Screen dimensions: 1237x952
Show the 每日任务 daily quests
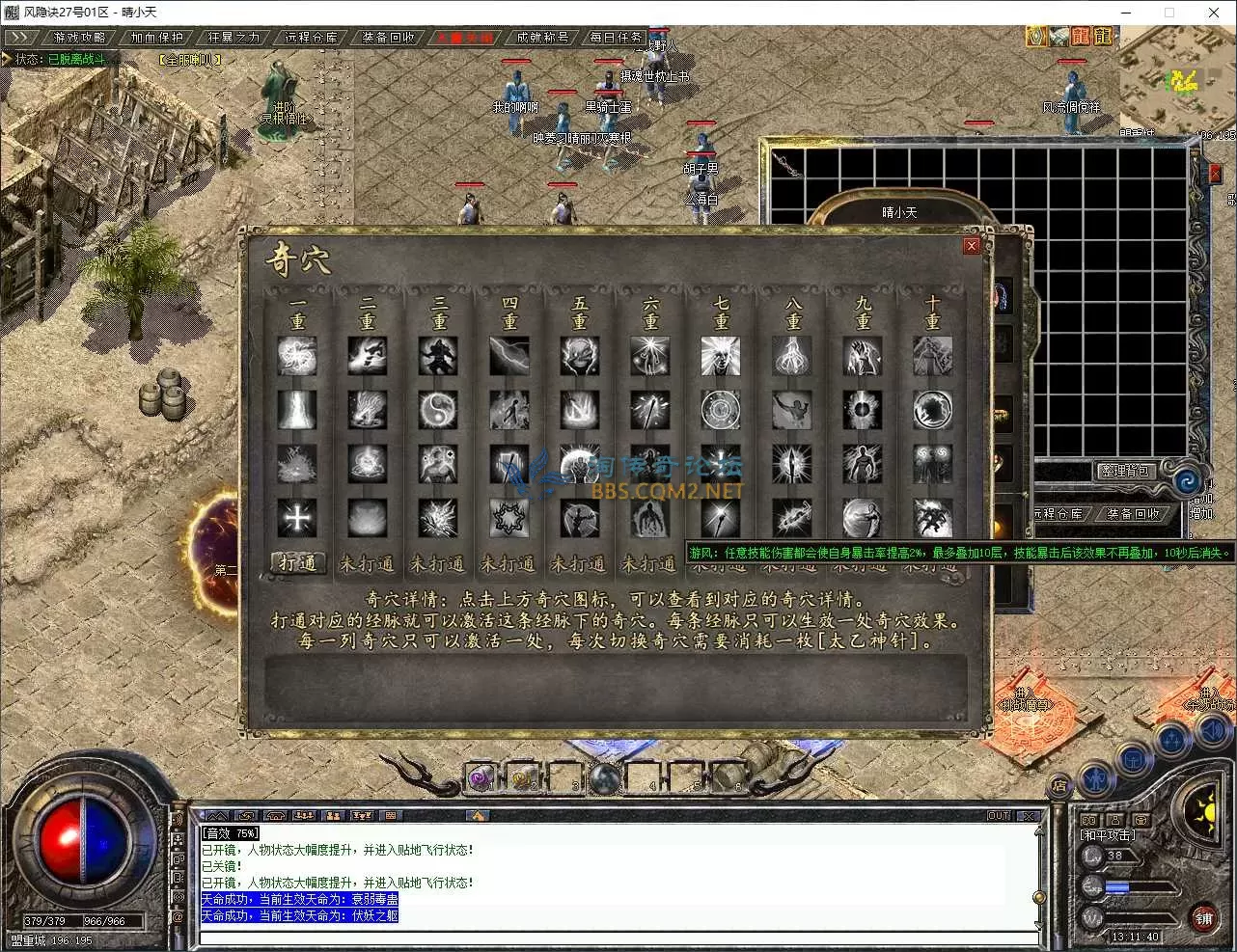pos(617,38)
